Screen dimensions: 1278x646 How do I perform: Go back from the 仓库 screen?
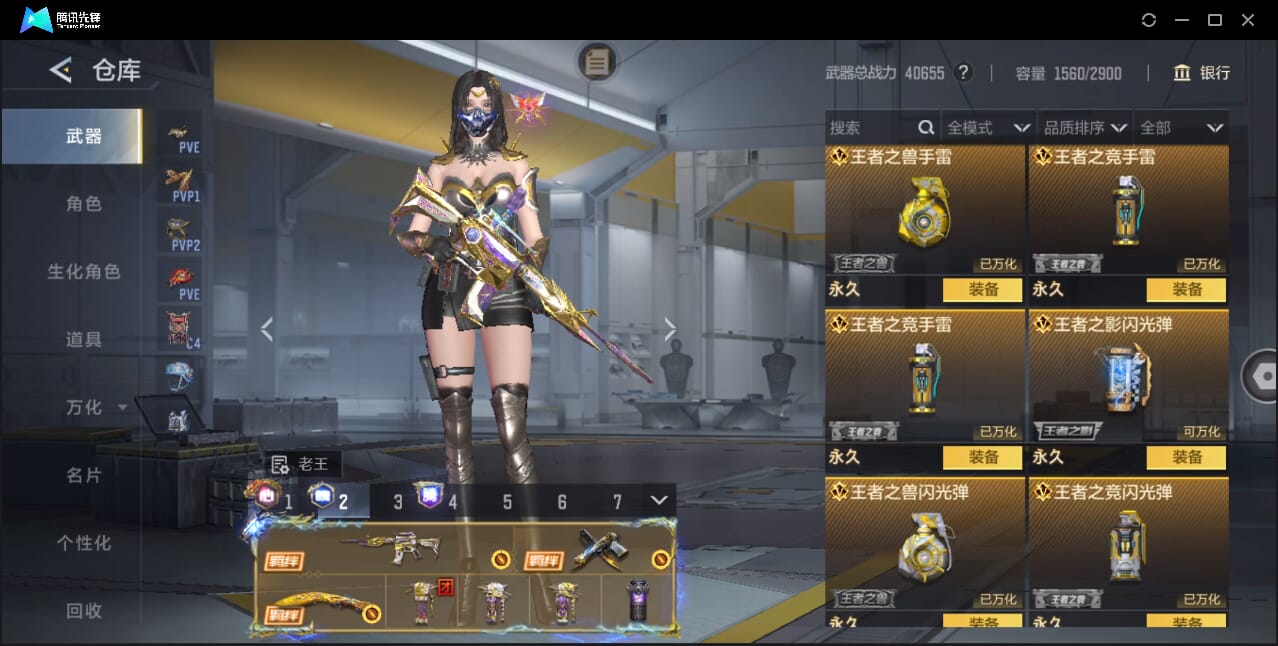pyautogui.click(x=61, y=70)
